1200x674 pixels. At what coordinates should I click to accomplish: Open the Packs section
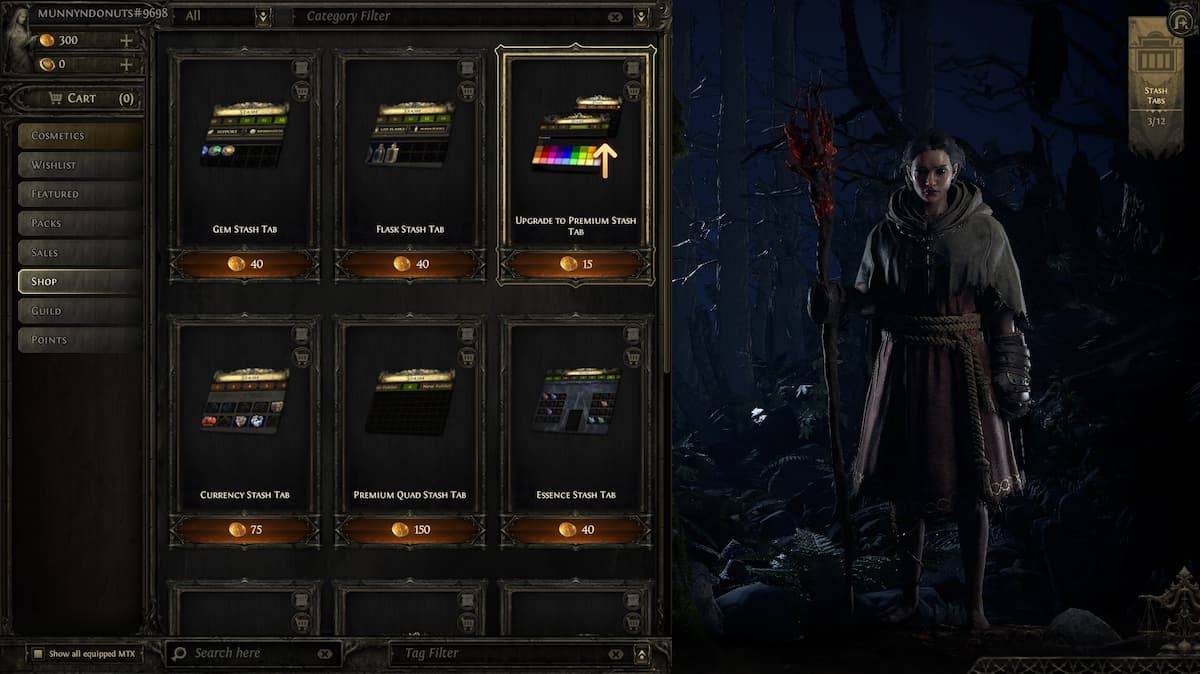coord(78,223)
